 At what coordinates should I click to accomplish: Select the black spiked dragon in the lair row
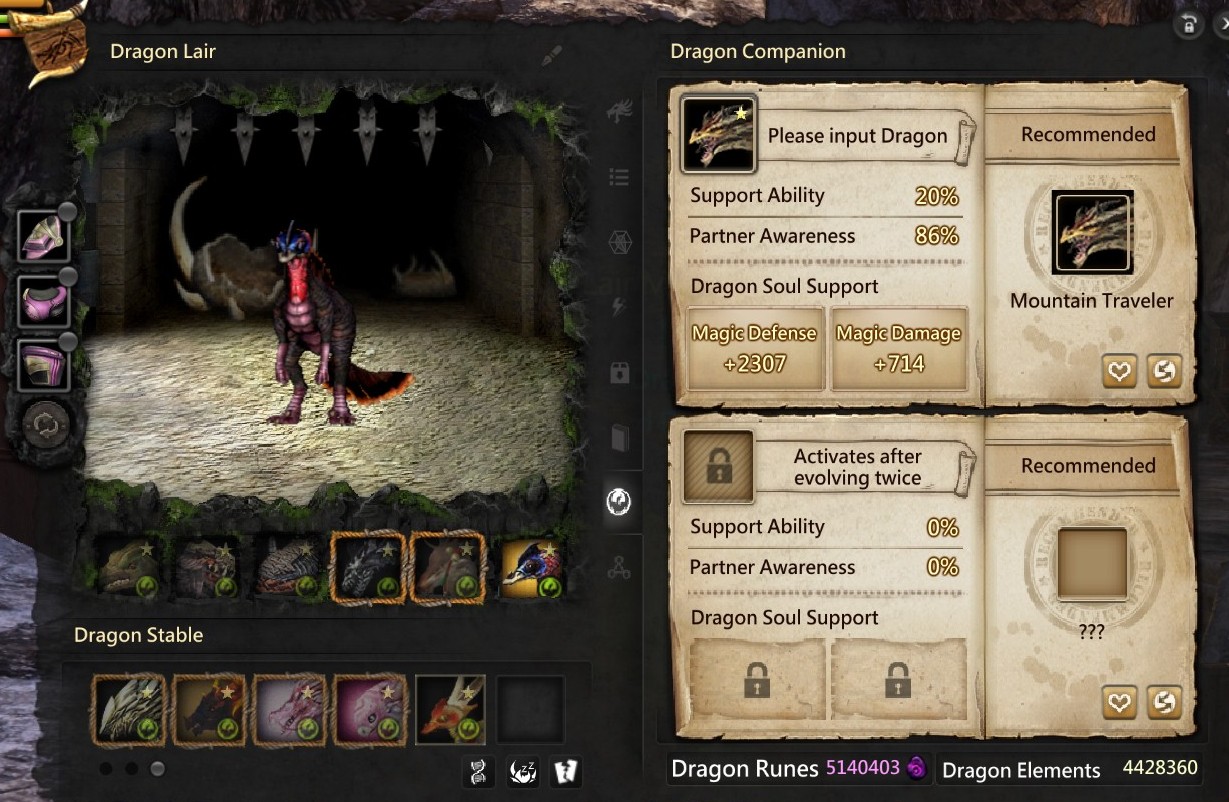(368, 568)
